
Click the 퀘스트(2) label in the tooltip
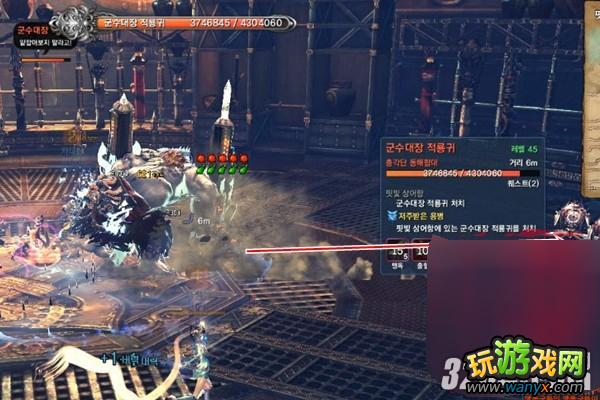[x=527, y=183]
